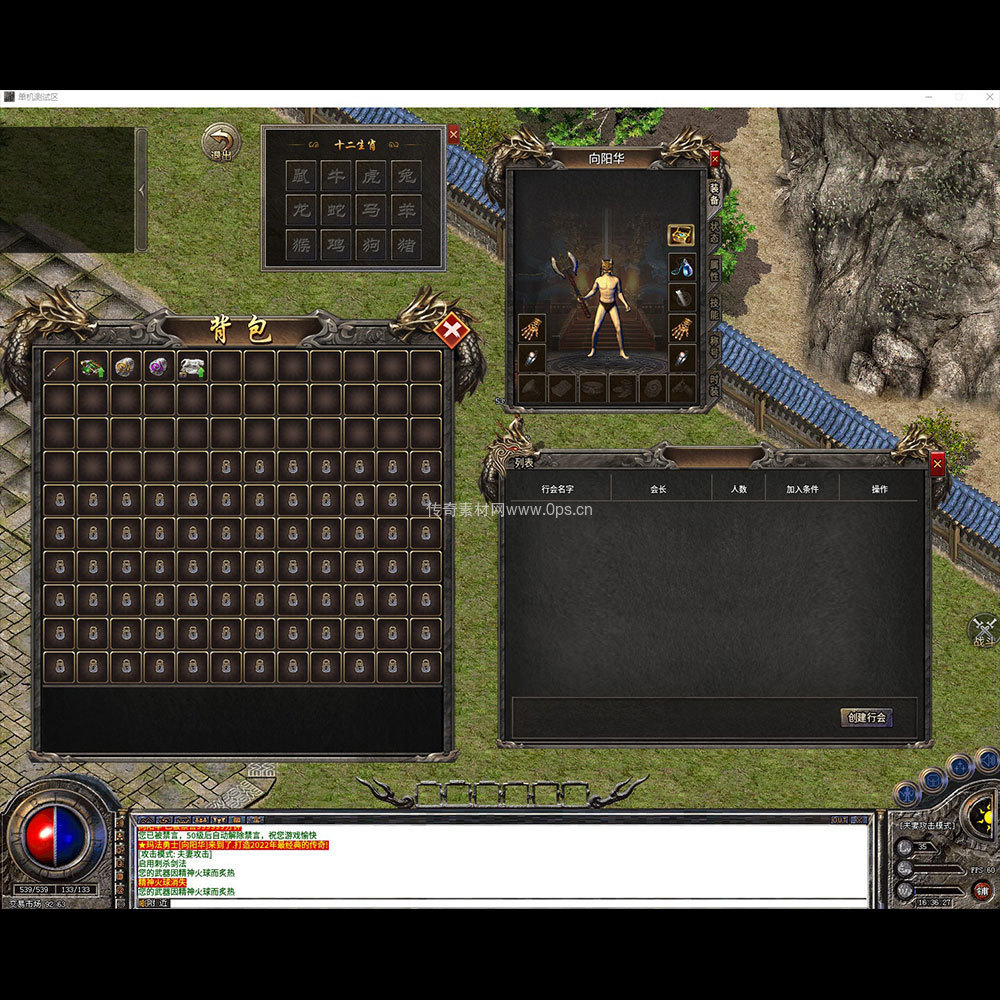Select the treasure chest equipment slot
Screen dimensions: 1000x1000
681,235
